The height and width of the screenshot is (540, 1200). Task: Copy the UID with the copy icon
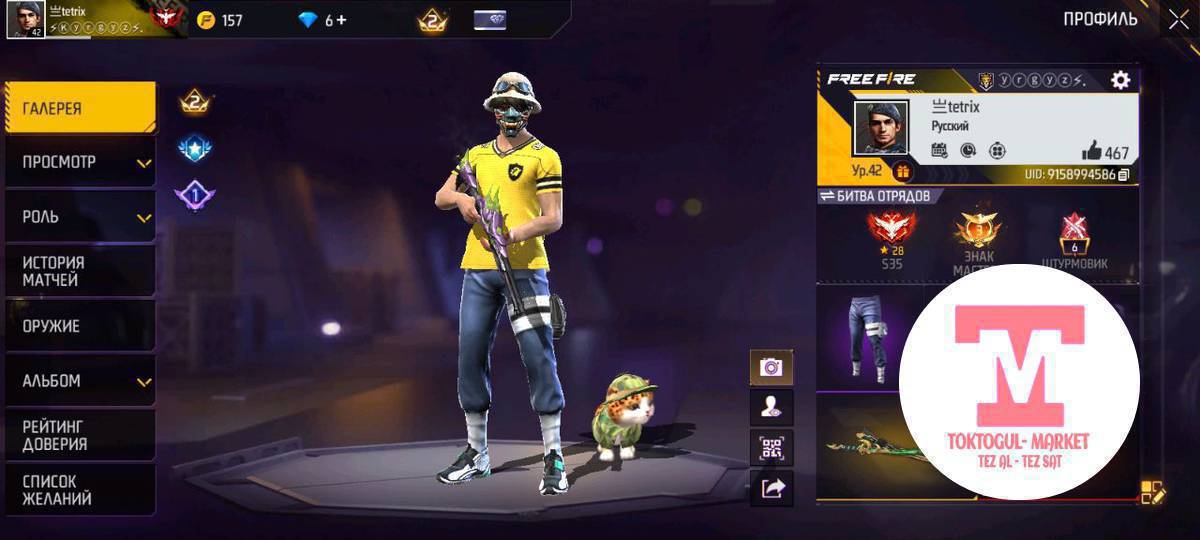1124,175
